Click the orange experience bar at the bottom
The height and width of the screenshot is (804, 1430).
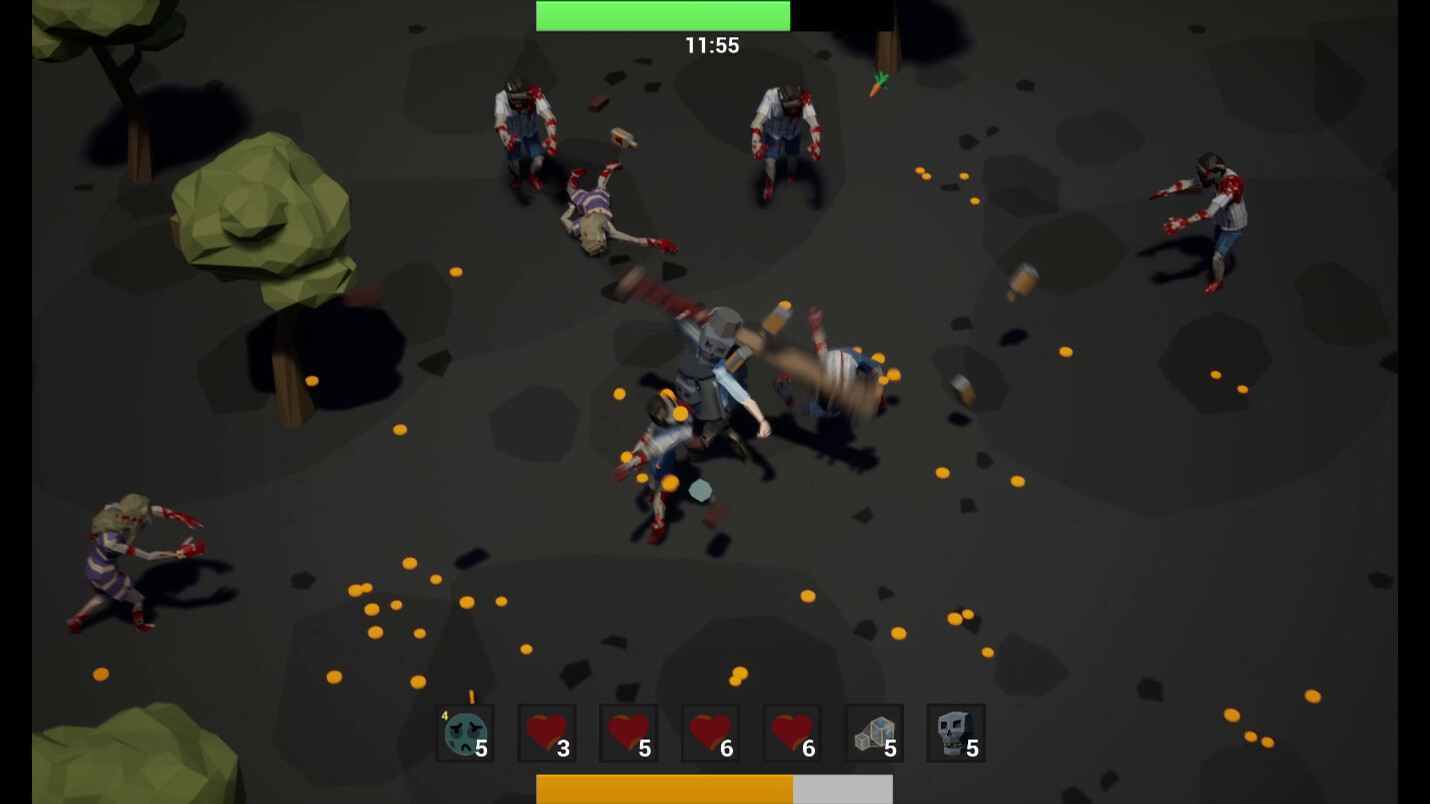(x=665, y=789)
